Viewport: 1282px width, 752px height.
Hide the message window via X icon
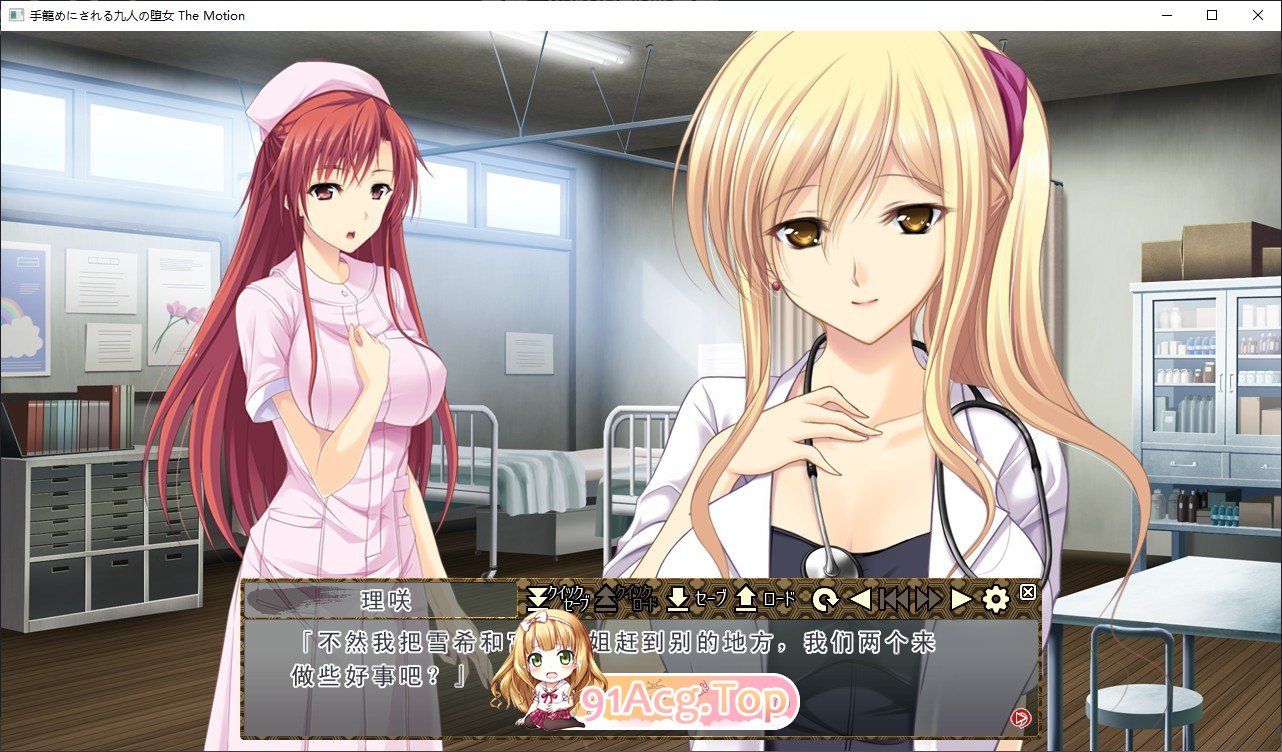[1027, 592]
